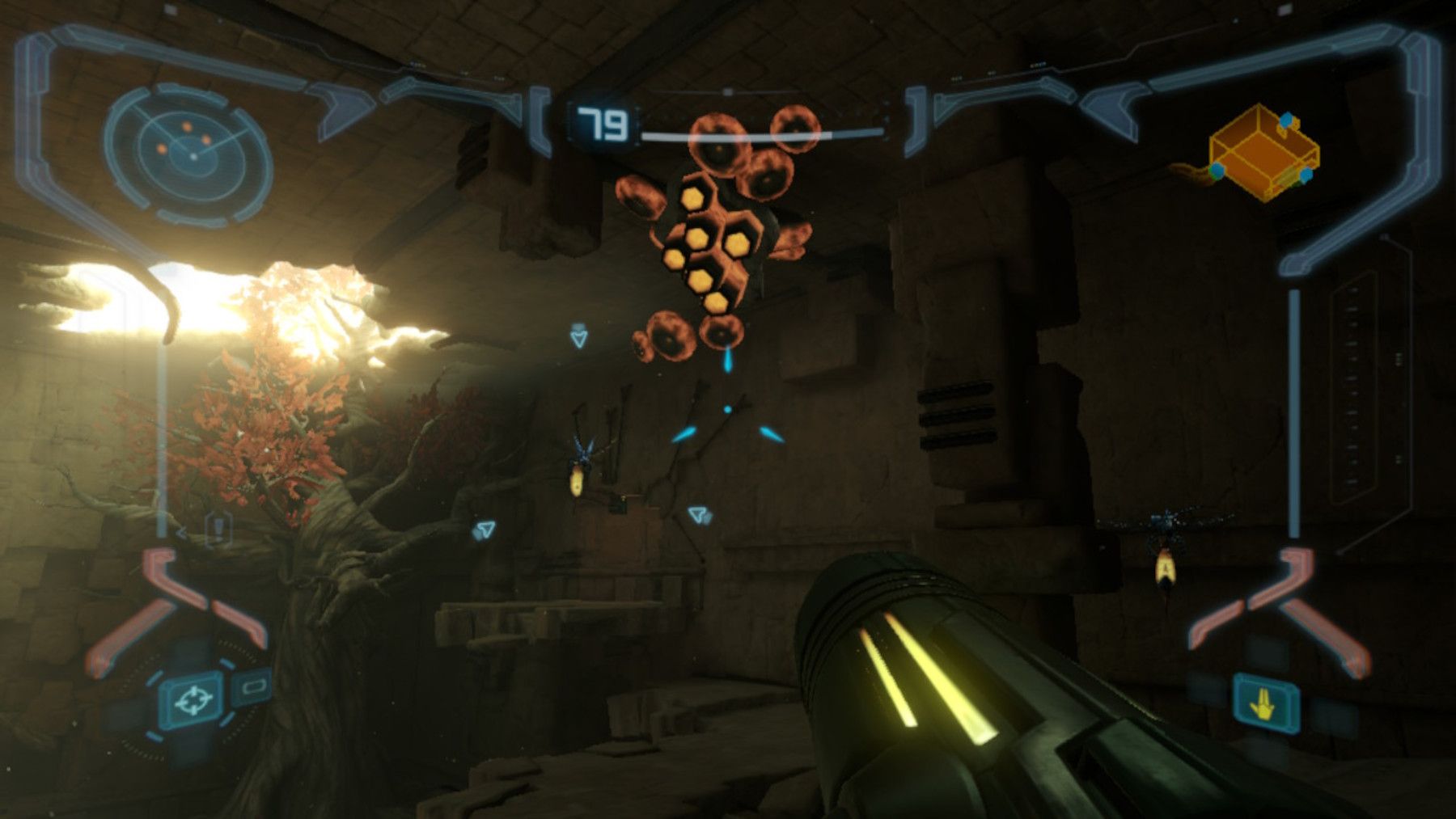Image resolution: width=1456 pixels, height=819 pixels.
Task: Click the capsule-shaped ammo icon beside the crosshair
Action: coord(253,687)
